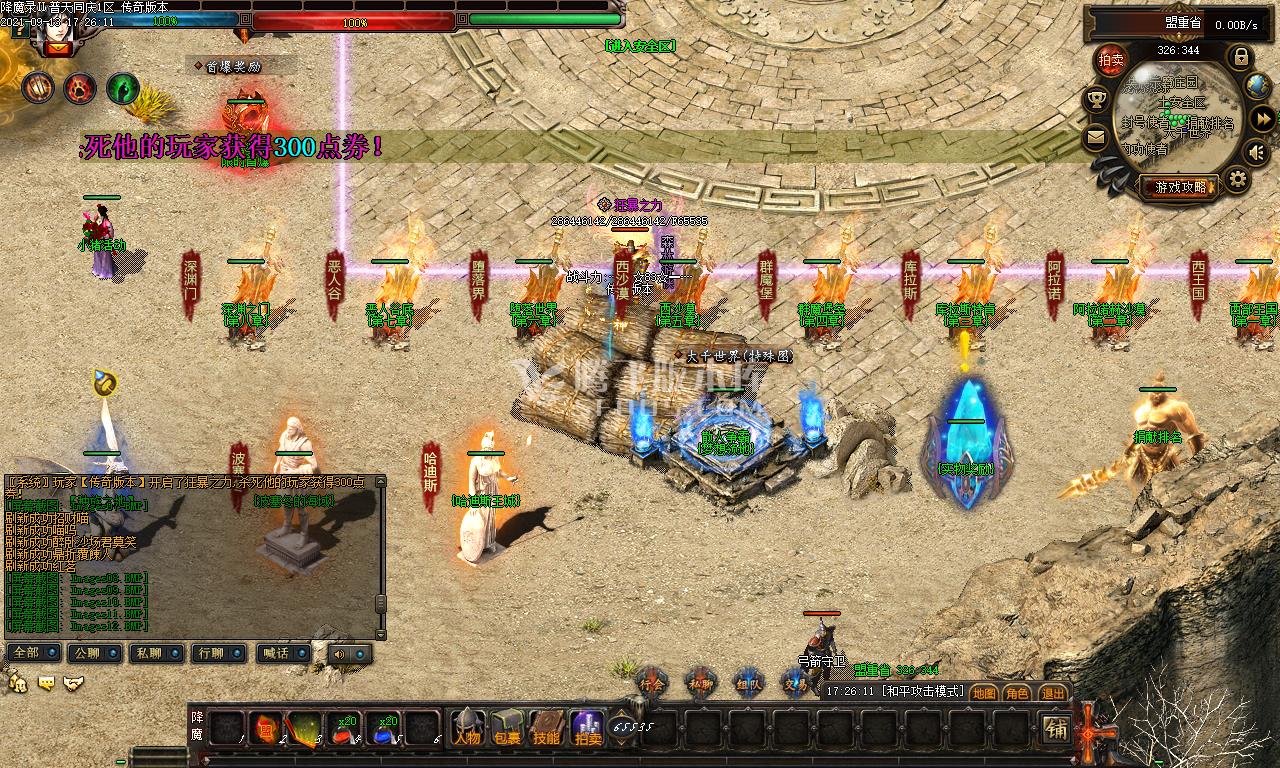Open the trophy ranking icon
Screen dimensions: 1280x768
[1096, 100]
